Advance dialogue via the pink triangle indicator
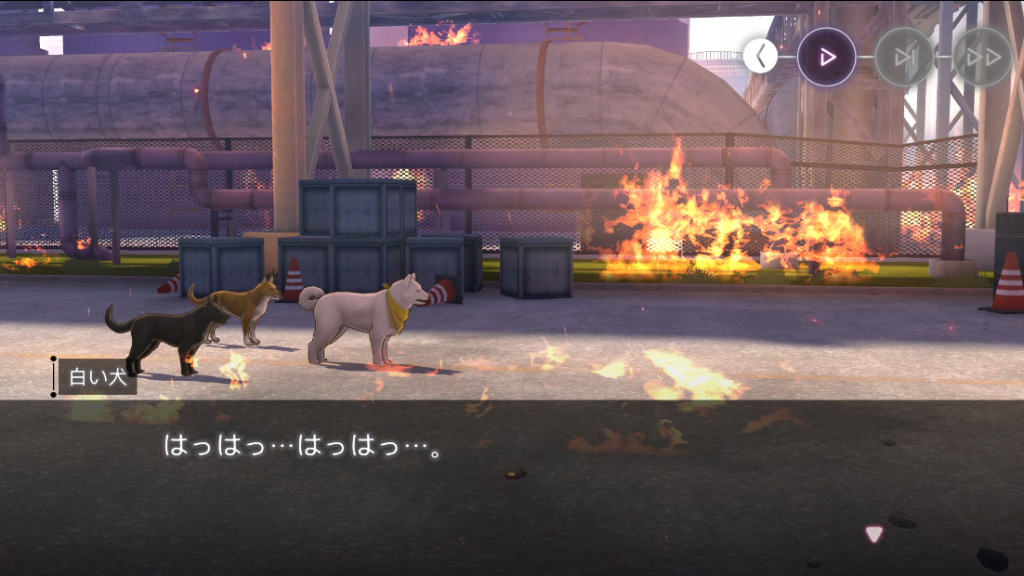Viewport: 1024px width, 576px height. 874,534
